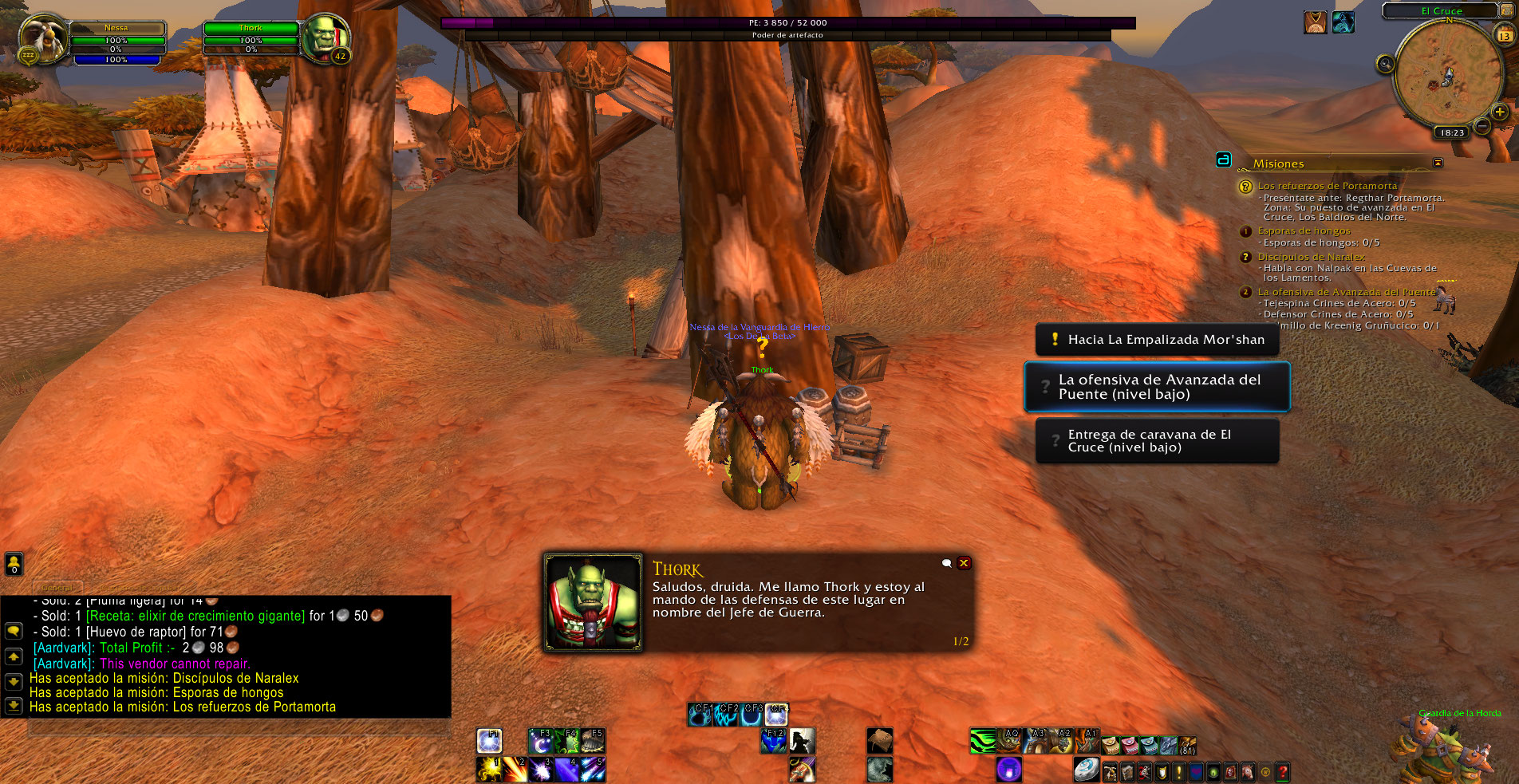
Task: Click Nessa's player portrait
Action: 43,37
